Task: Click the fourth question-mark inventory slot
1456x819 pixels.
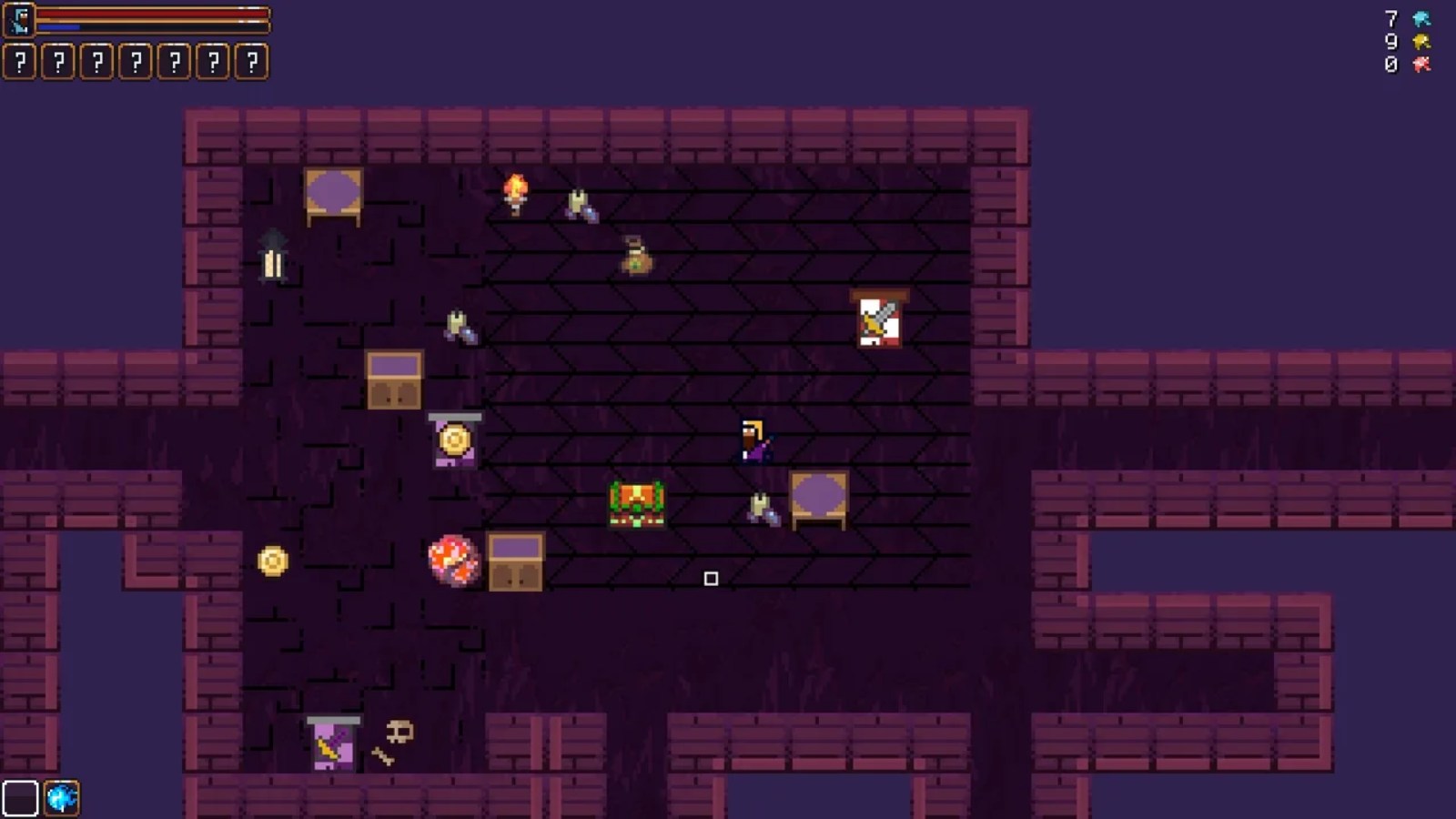Action: point(135,63)
